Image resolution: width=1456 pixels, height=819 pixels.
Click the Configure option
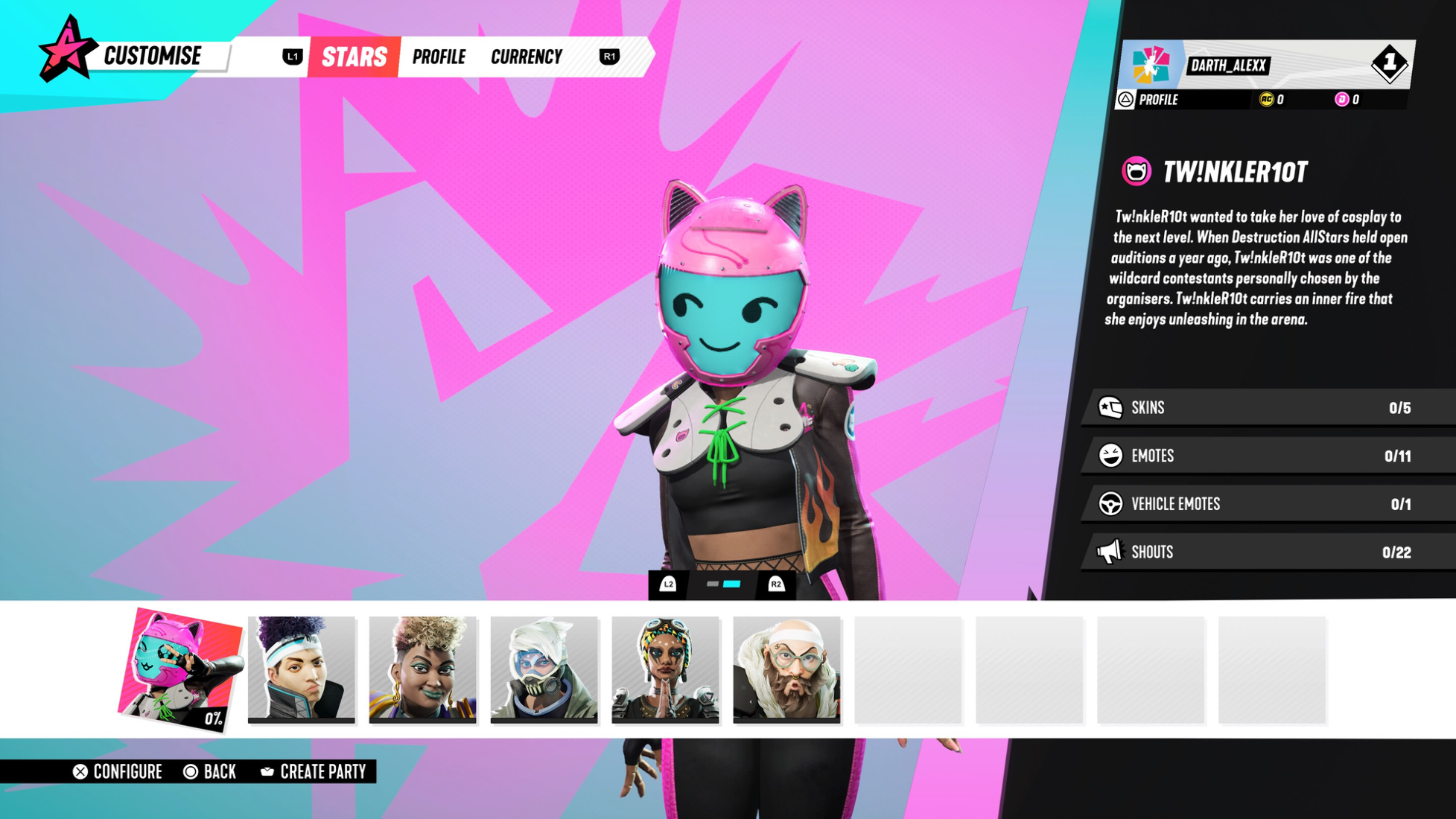click(x=118, y=772)
